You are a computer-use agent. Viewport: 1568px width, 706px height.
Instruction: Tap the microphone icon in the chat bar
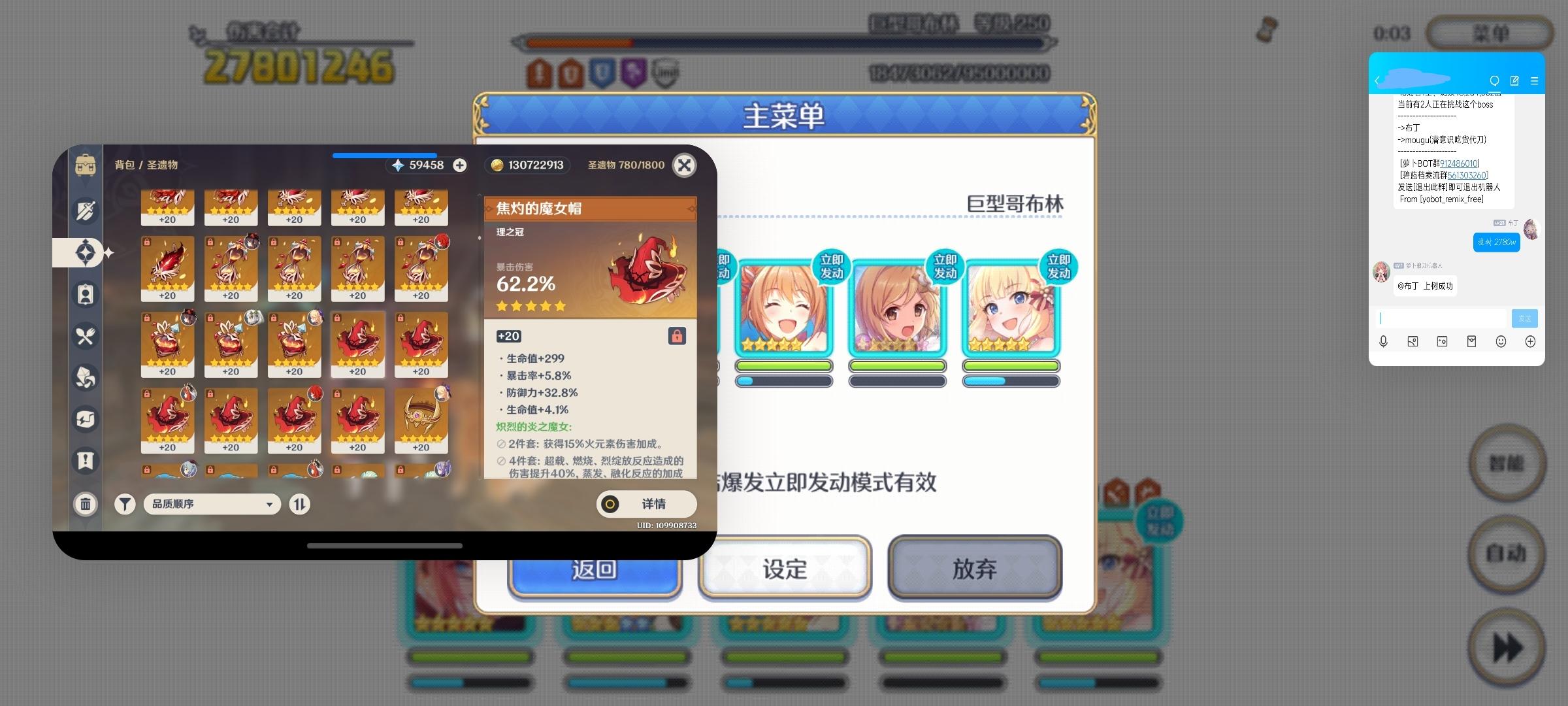coord(1383,341)
